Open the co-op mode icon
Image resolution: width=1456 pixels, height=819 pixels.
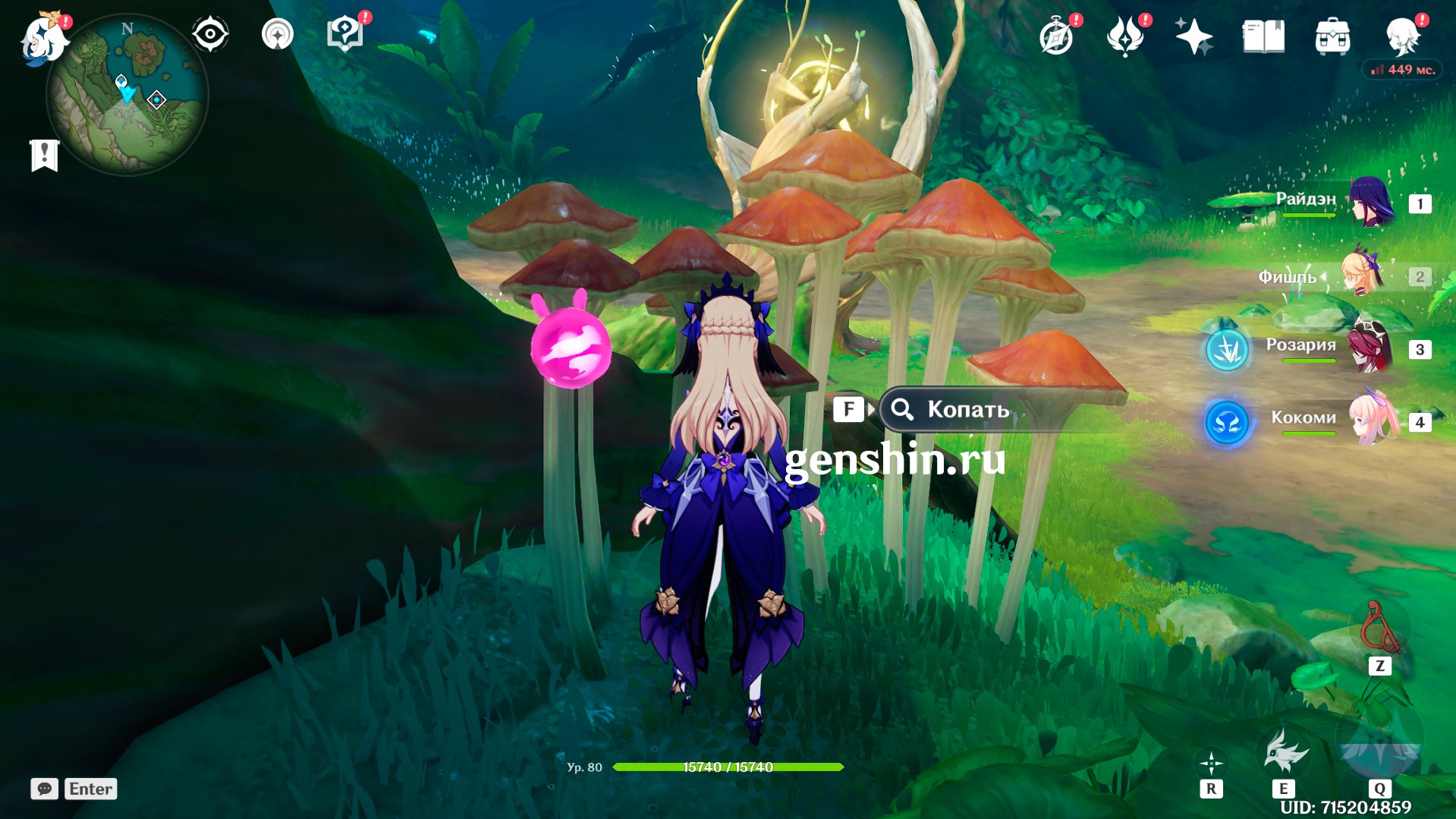click(277, 34)
